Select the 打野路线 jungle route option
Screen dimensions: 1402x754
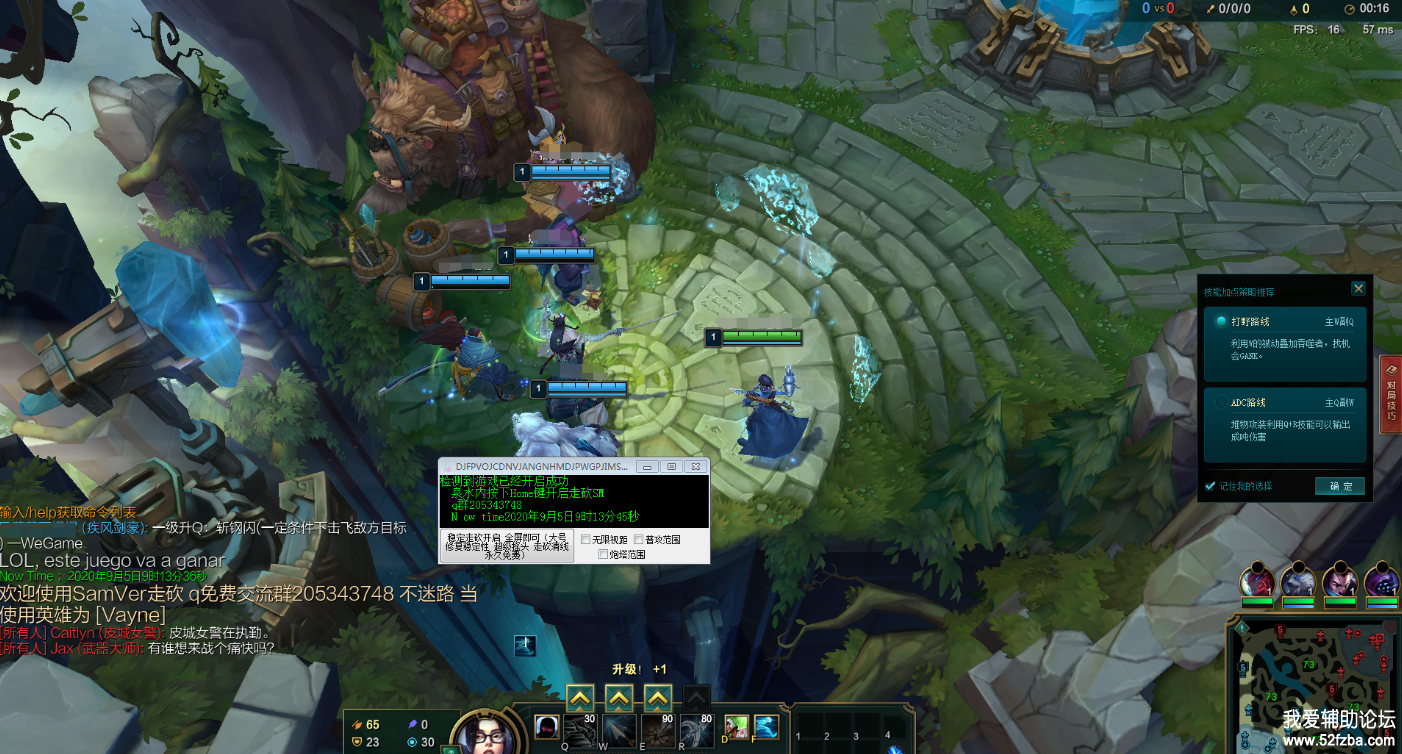click(x=1221, y=322)
